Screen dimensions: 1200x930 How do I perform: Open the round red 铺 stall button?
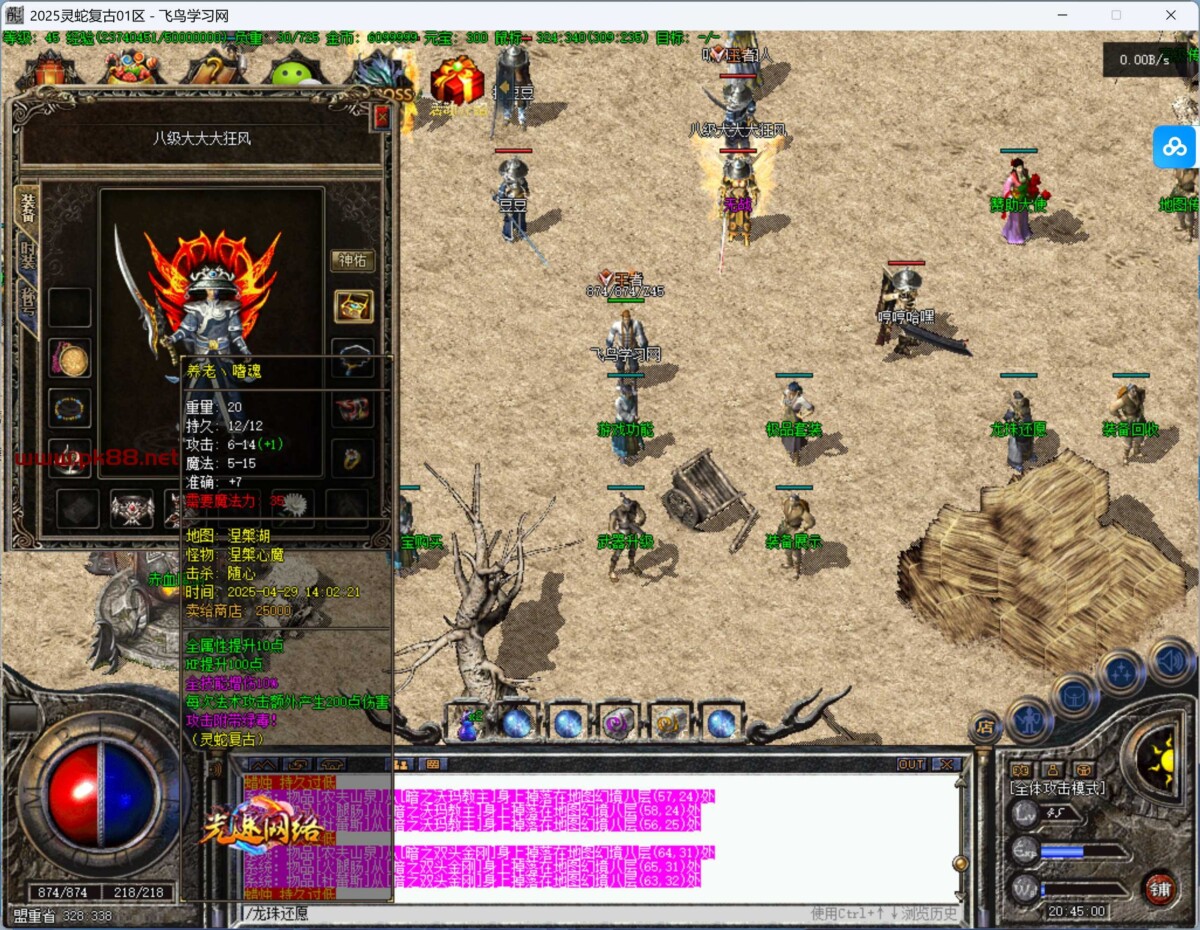[x=1158, y=889]
